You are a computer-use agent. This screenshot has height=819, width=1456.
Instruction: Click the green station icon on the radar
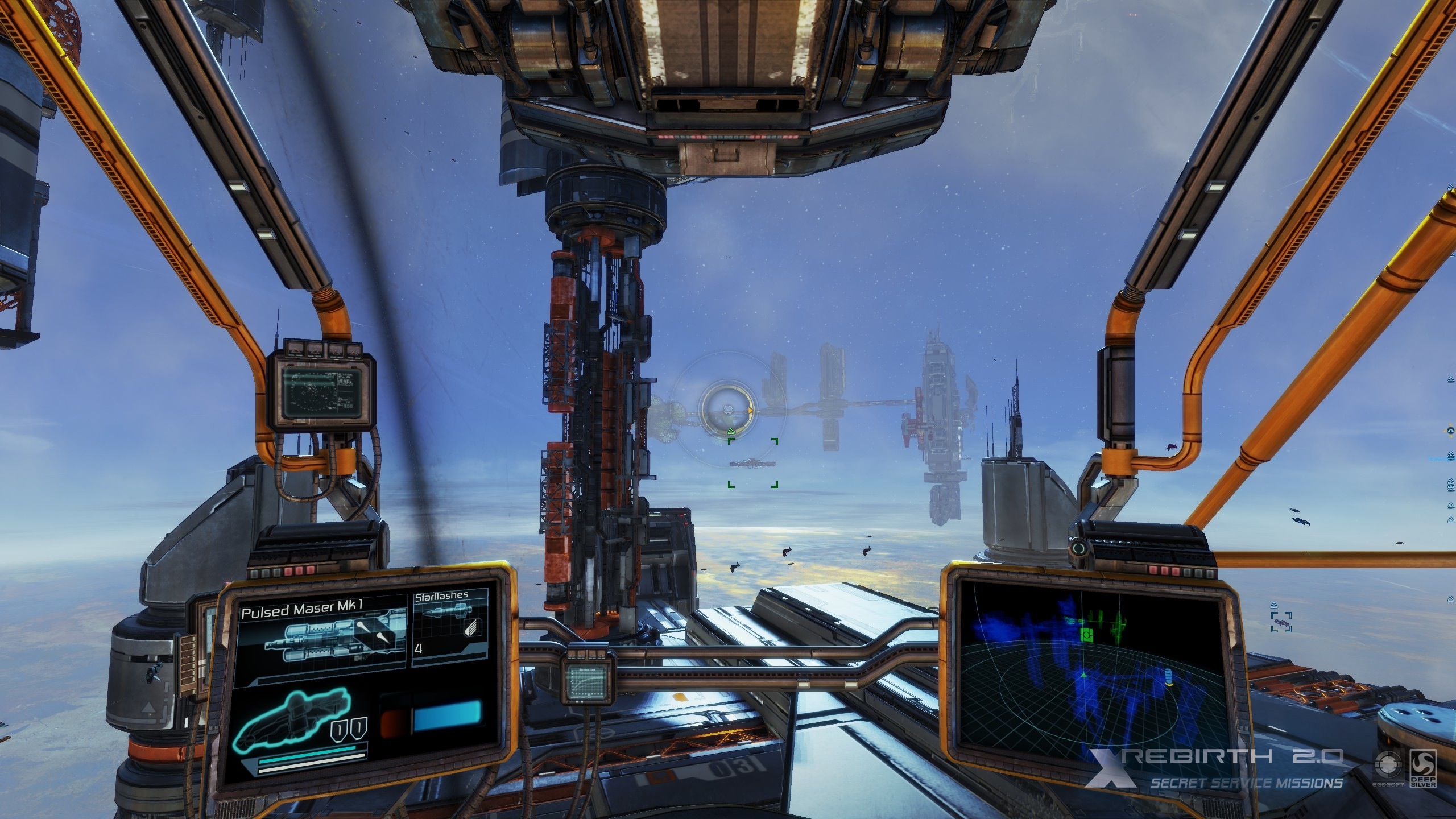click(x=1086, y=636)
